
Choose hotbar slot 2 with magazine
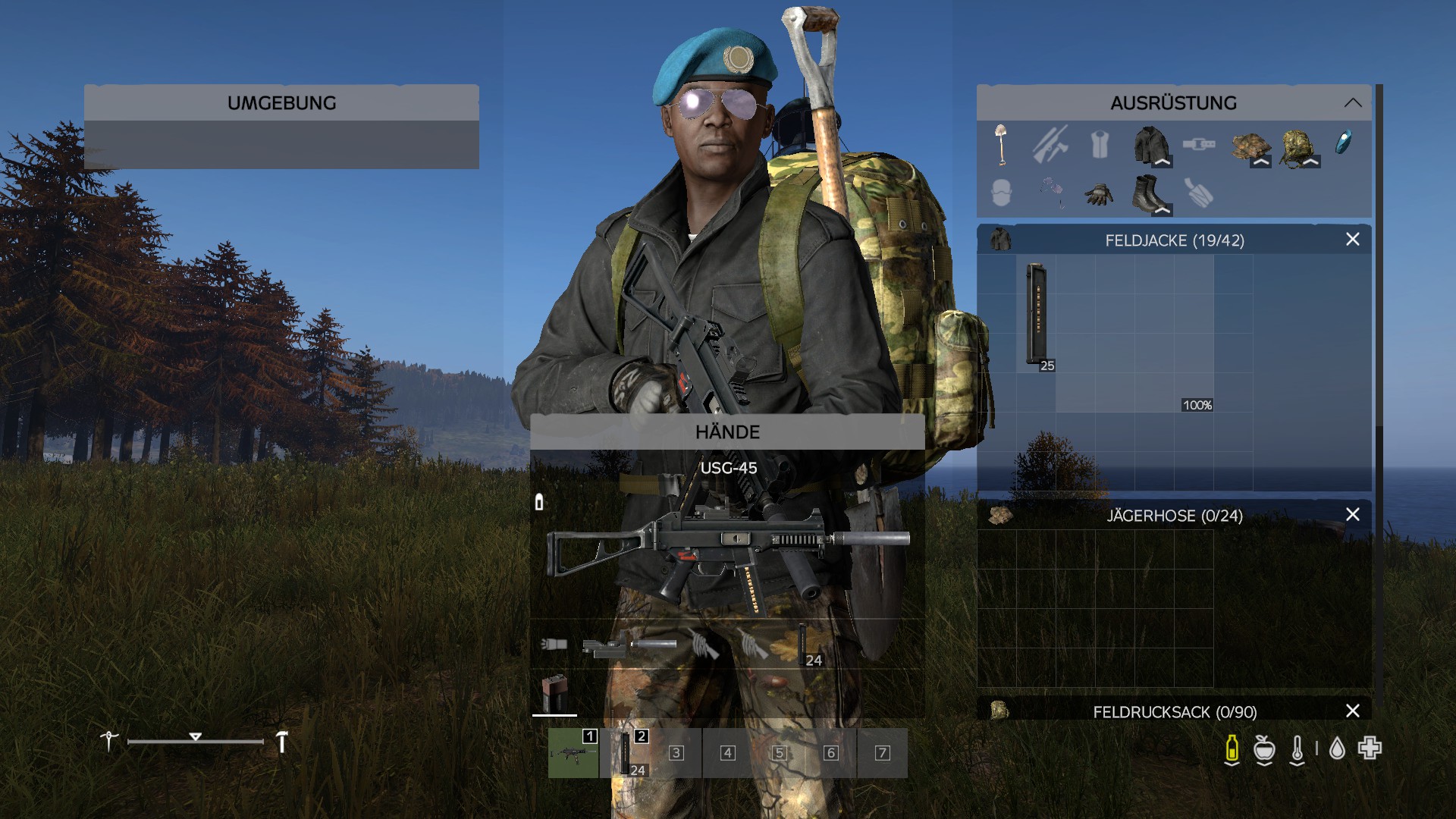tap(625, 753)
